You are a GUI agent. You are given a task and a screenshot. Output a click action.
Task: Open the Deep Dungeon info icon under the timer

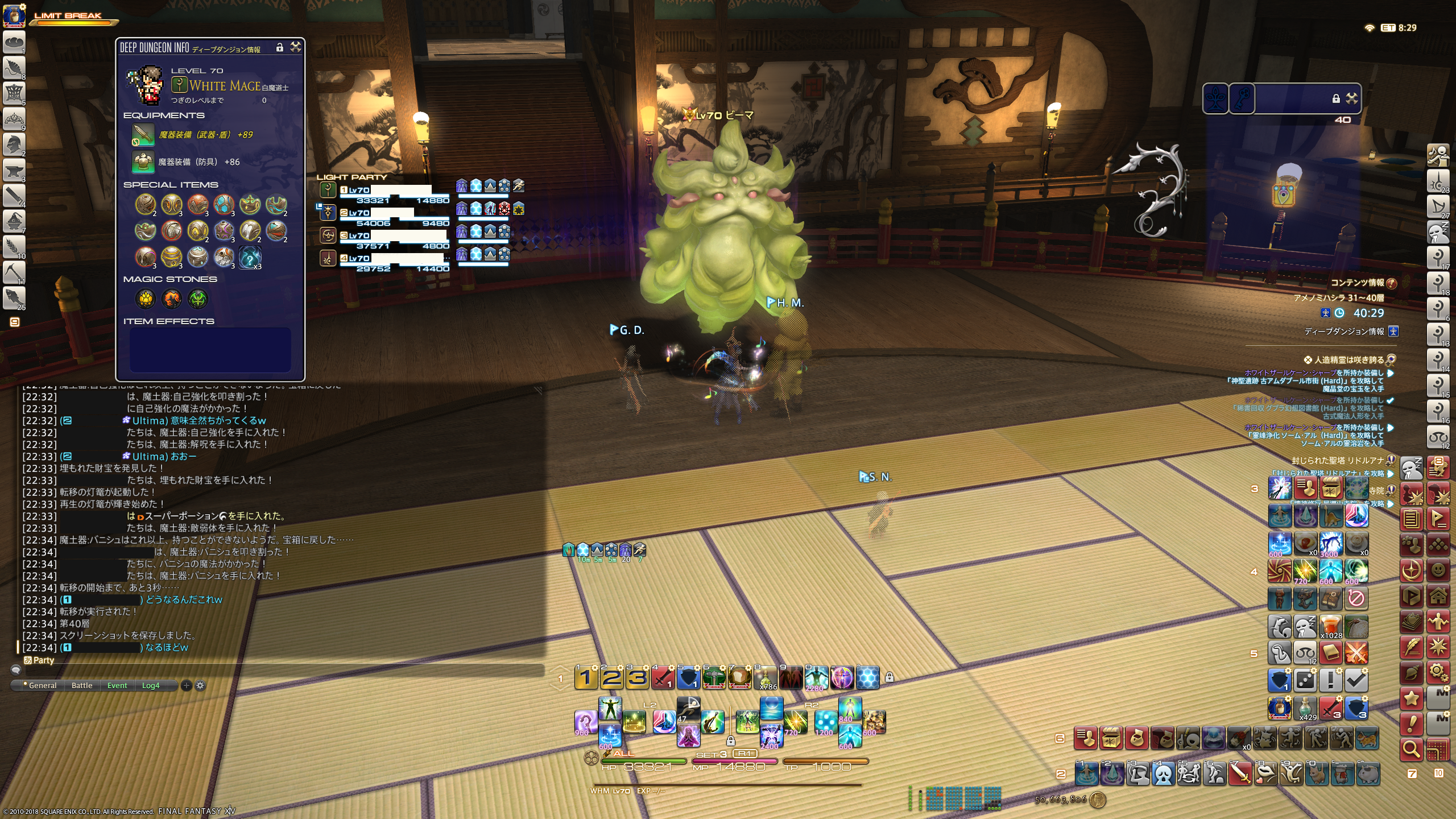tap(1393, 331)
